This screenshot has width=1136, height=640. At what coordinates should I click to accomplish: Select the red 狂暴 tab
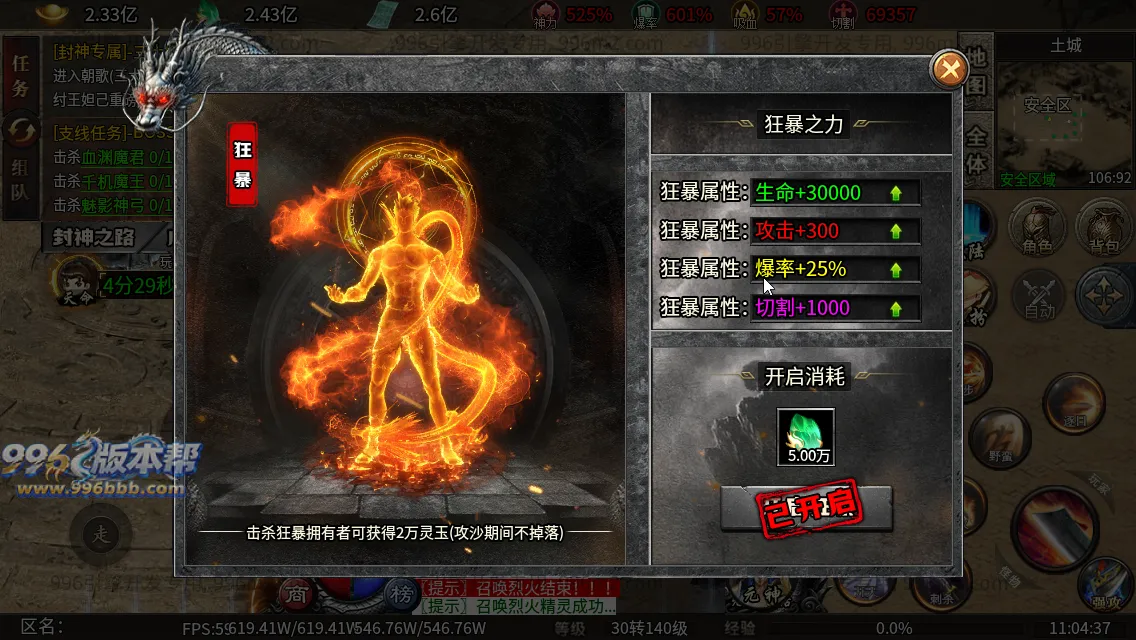click(243, 164)
